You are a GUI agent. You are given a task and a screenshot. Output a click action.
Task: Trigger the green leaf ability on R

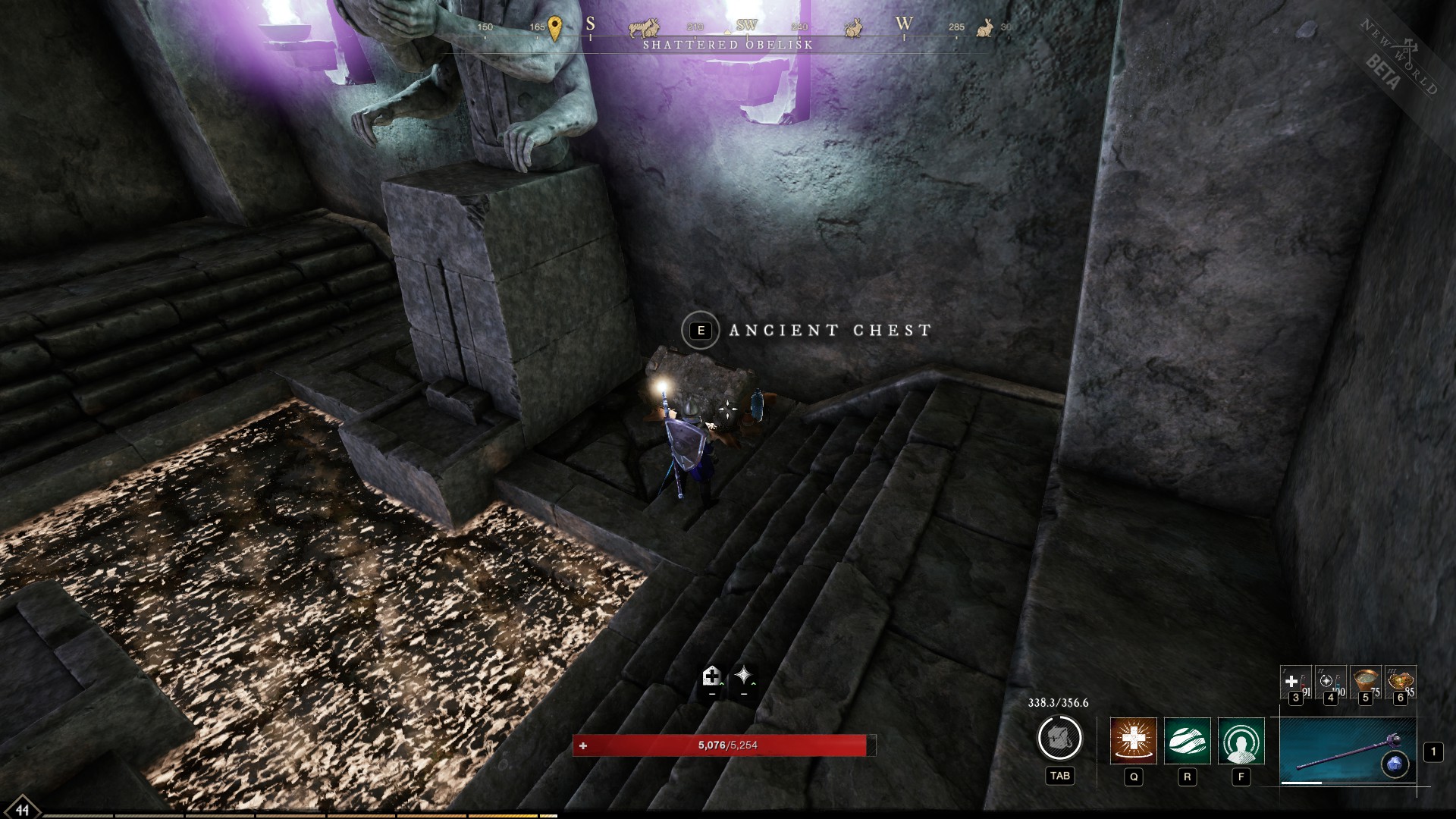pos(1188,741)
